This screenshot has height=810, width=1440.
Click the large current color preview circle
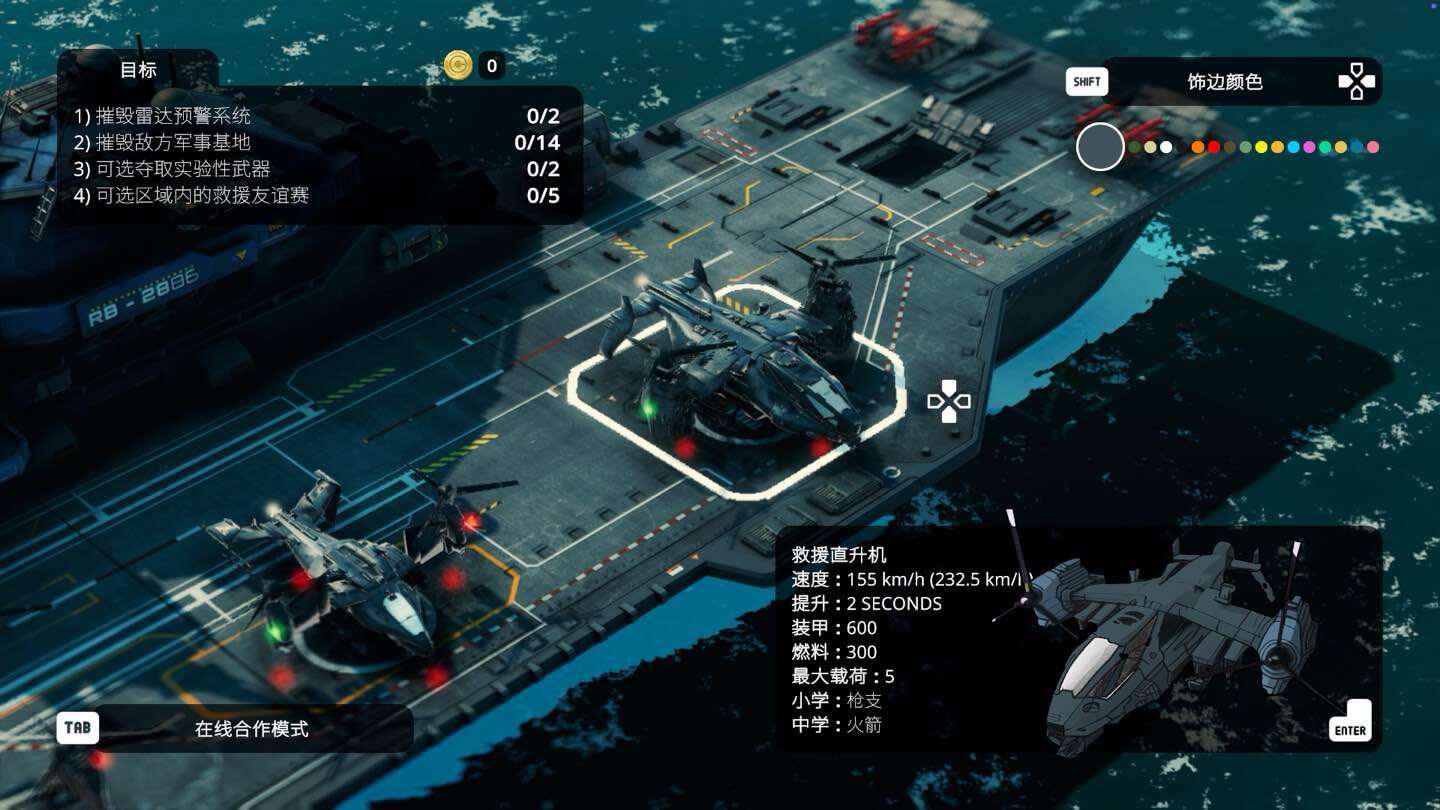1099,146
